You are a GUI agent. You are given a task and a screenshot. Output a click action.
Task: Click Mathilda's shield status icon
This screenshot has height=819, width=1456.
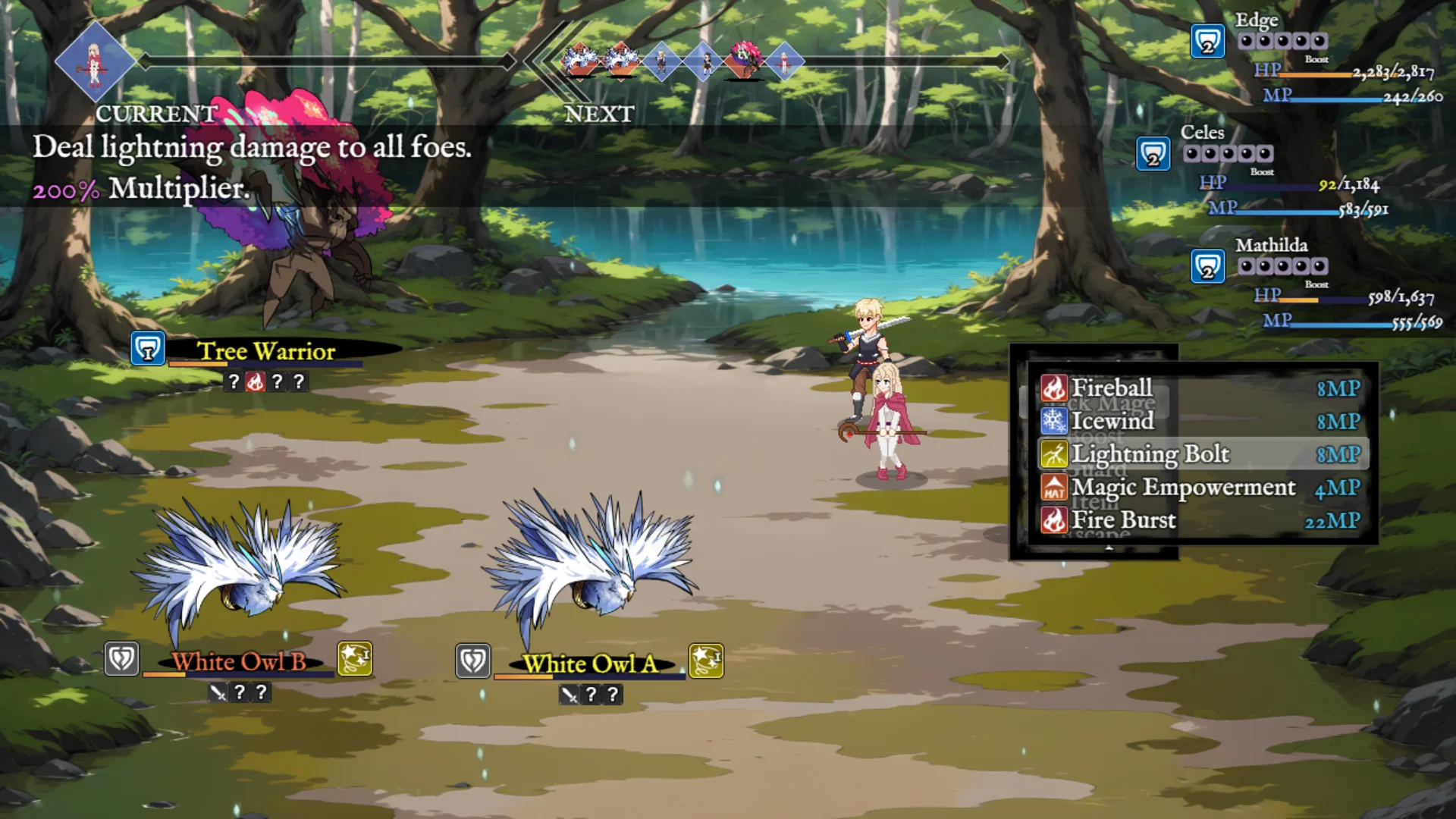click(x=1207, y=267)
